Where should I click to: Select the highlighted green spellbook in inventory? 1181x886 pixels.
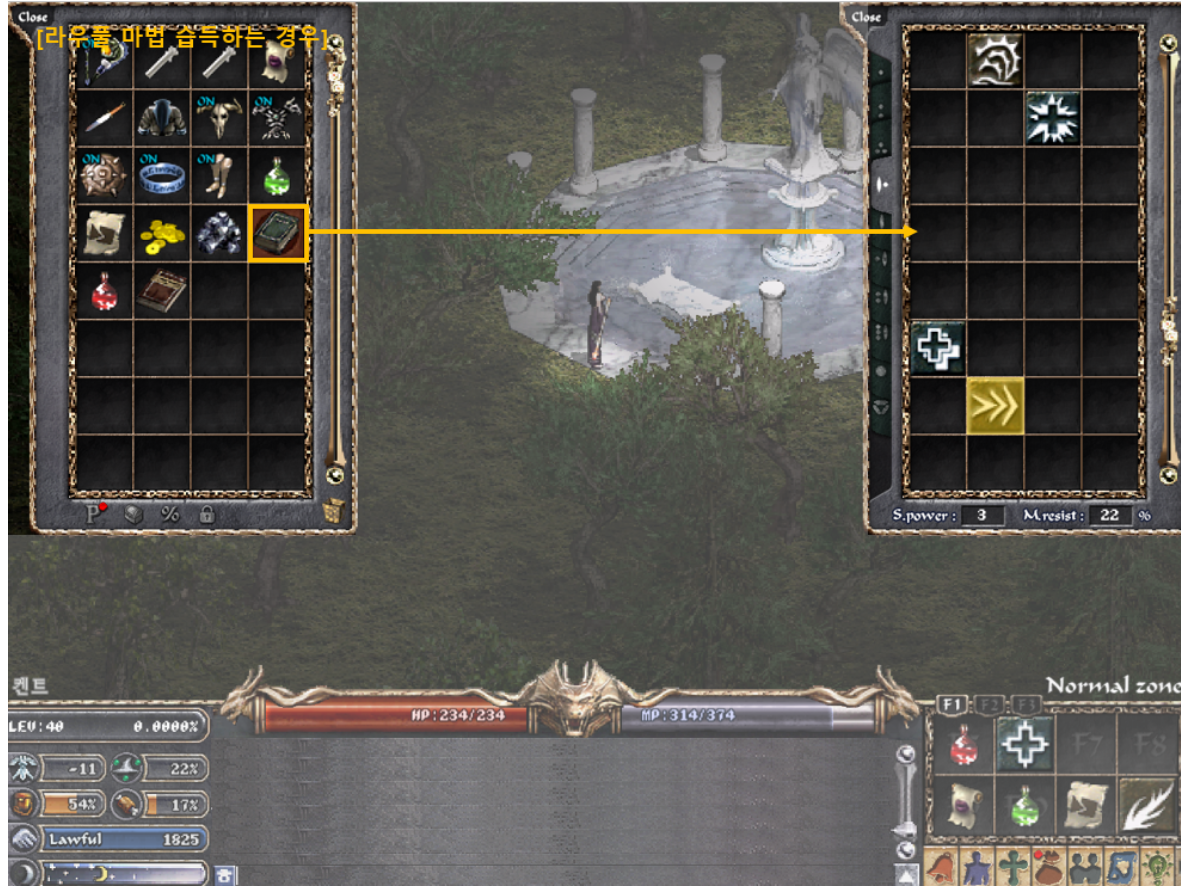[278, 234]
